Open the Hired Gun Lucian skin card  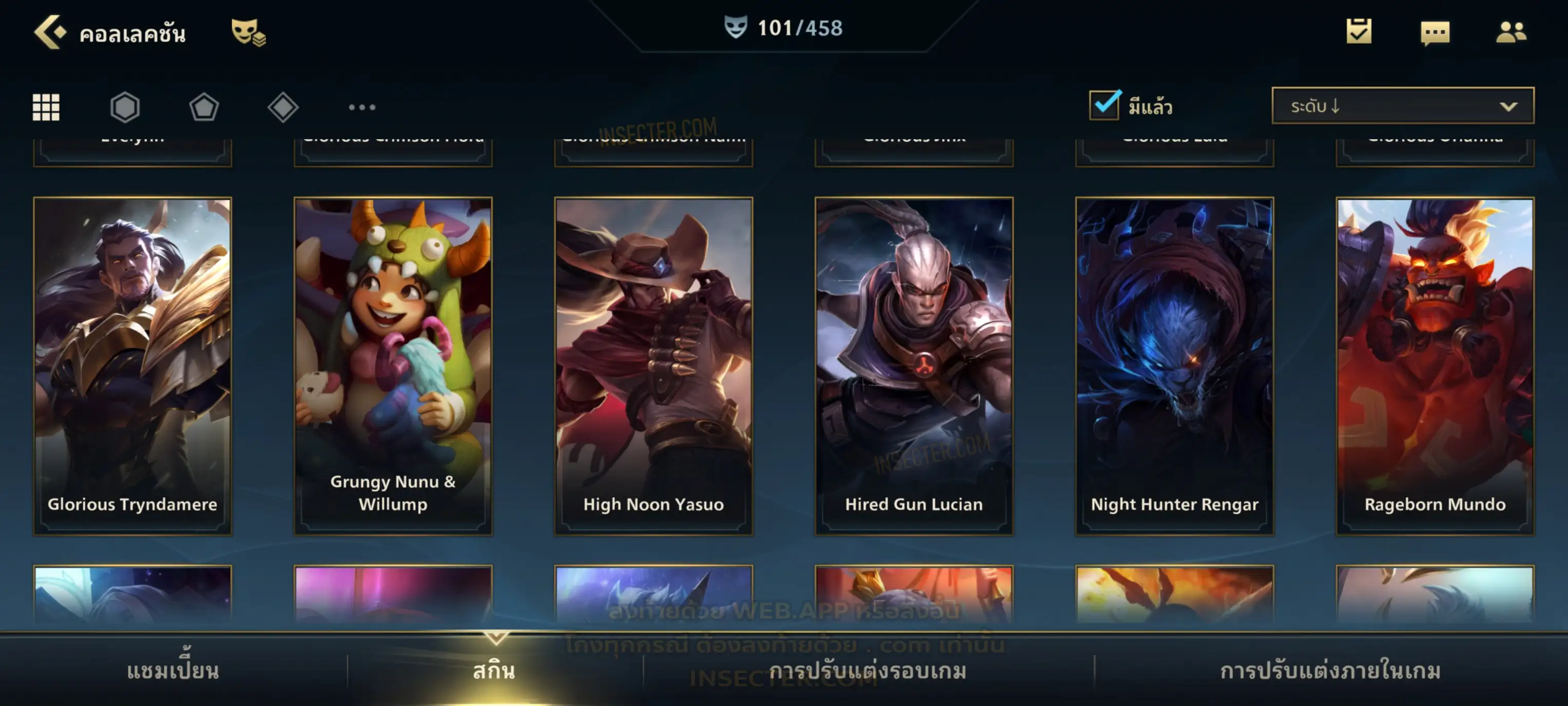(x=914, y=366)
